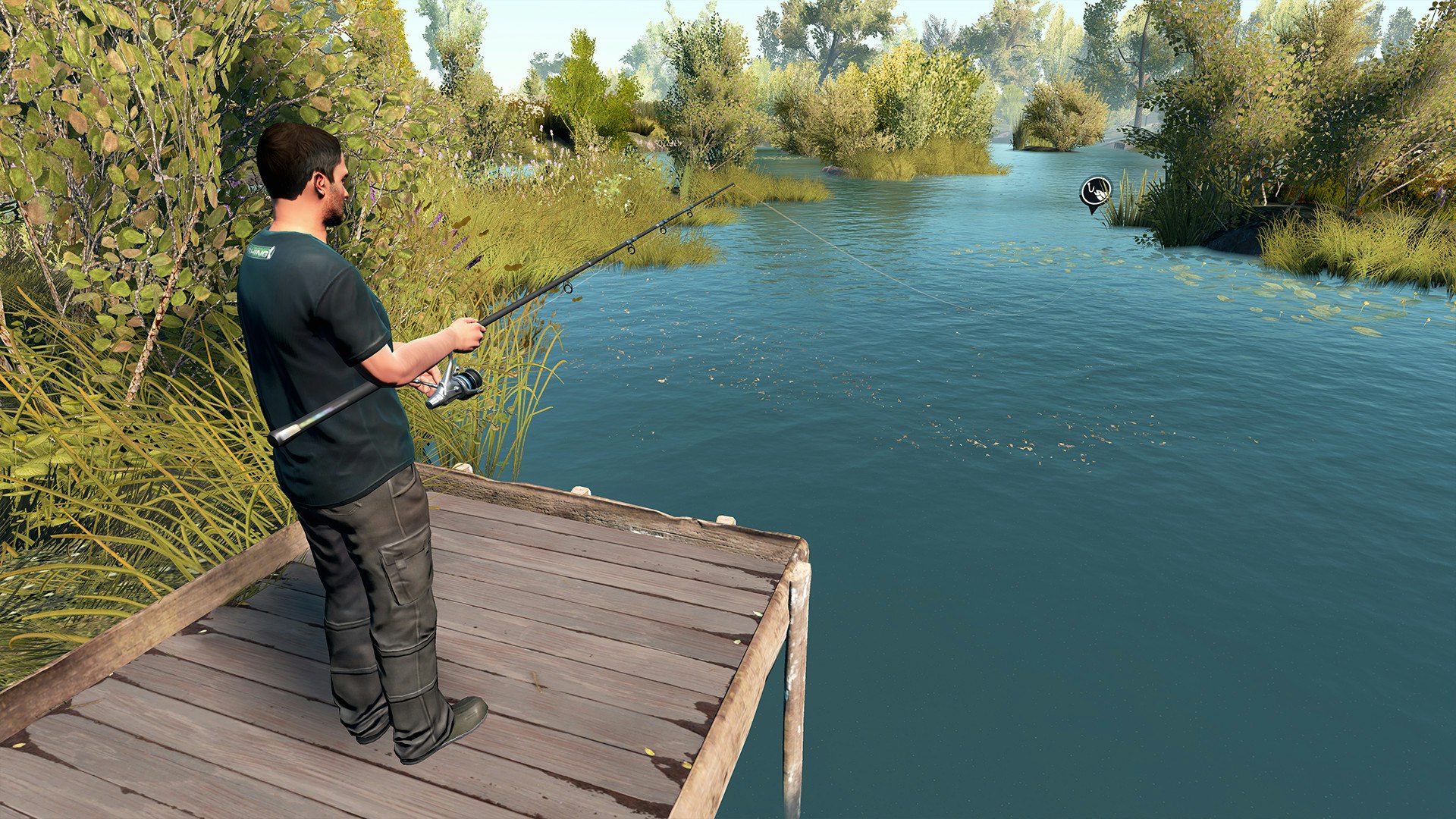1456x819 pixels.
Task: Click the pointed tail of the map pin marker
Action: pyautogui.click(x=1094, y=215)
